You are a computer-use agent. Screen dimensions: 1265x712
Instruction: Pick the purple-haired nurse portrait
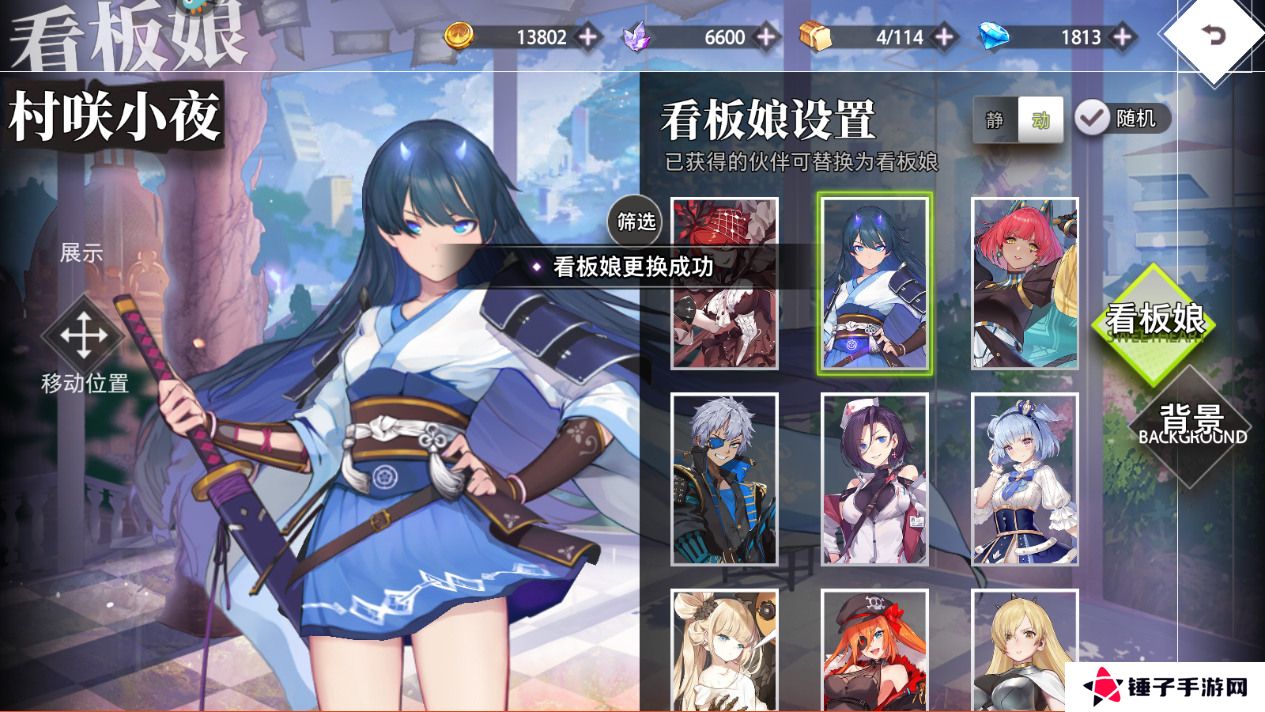tap(875, 479)
